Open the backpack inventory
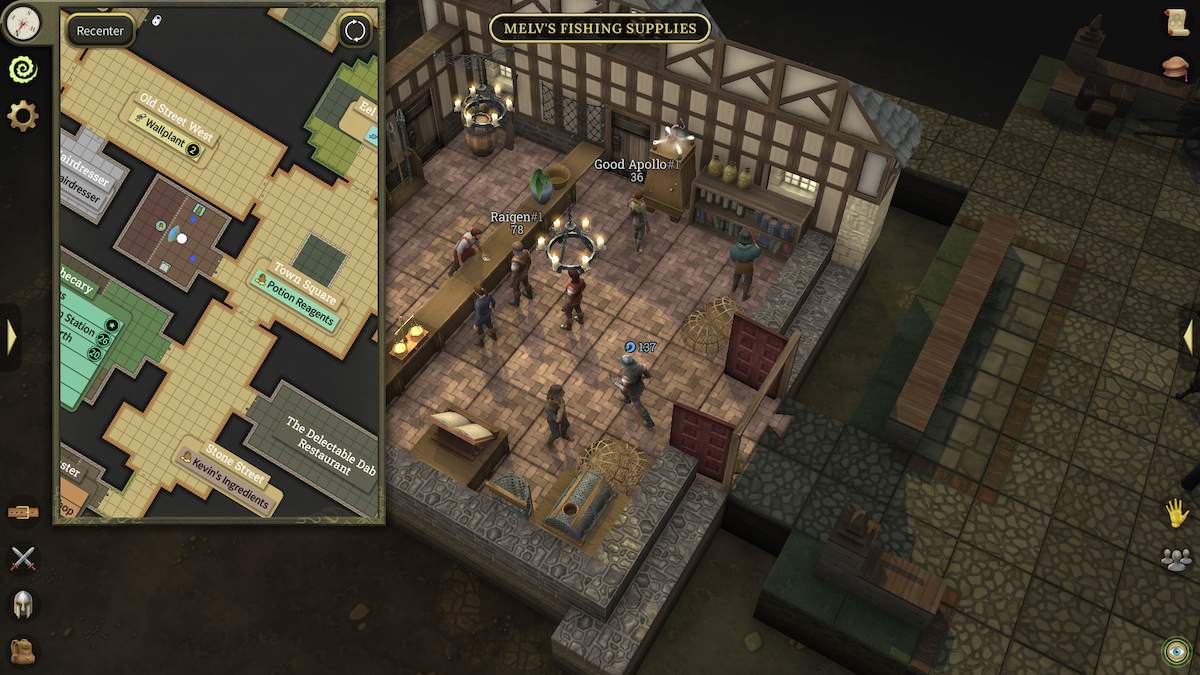The height and width of the screenshot is (675, 1200). point(22,651)
